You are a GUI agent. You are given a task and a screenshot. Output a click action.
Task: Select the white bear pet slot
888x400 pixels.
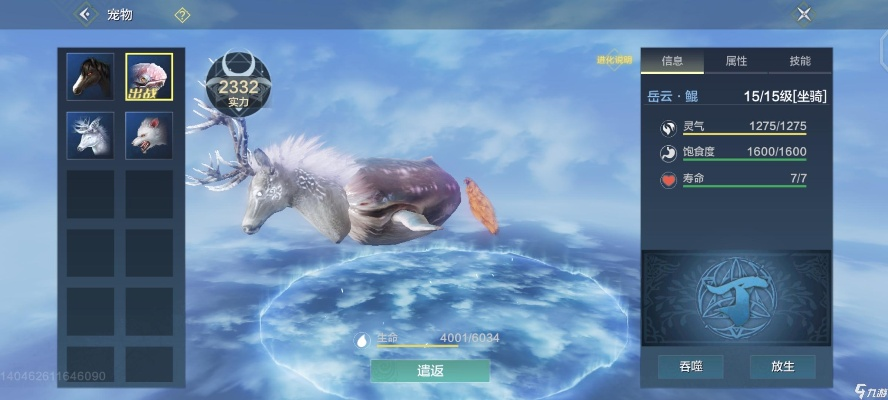coord(149,135)
